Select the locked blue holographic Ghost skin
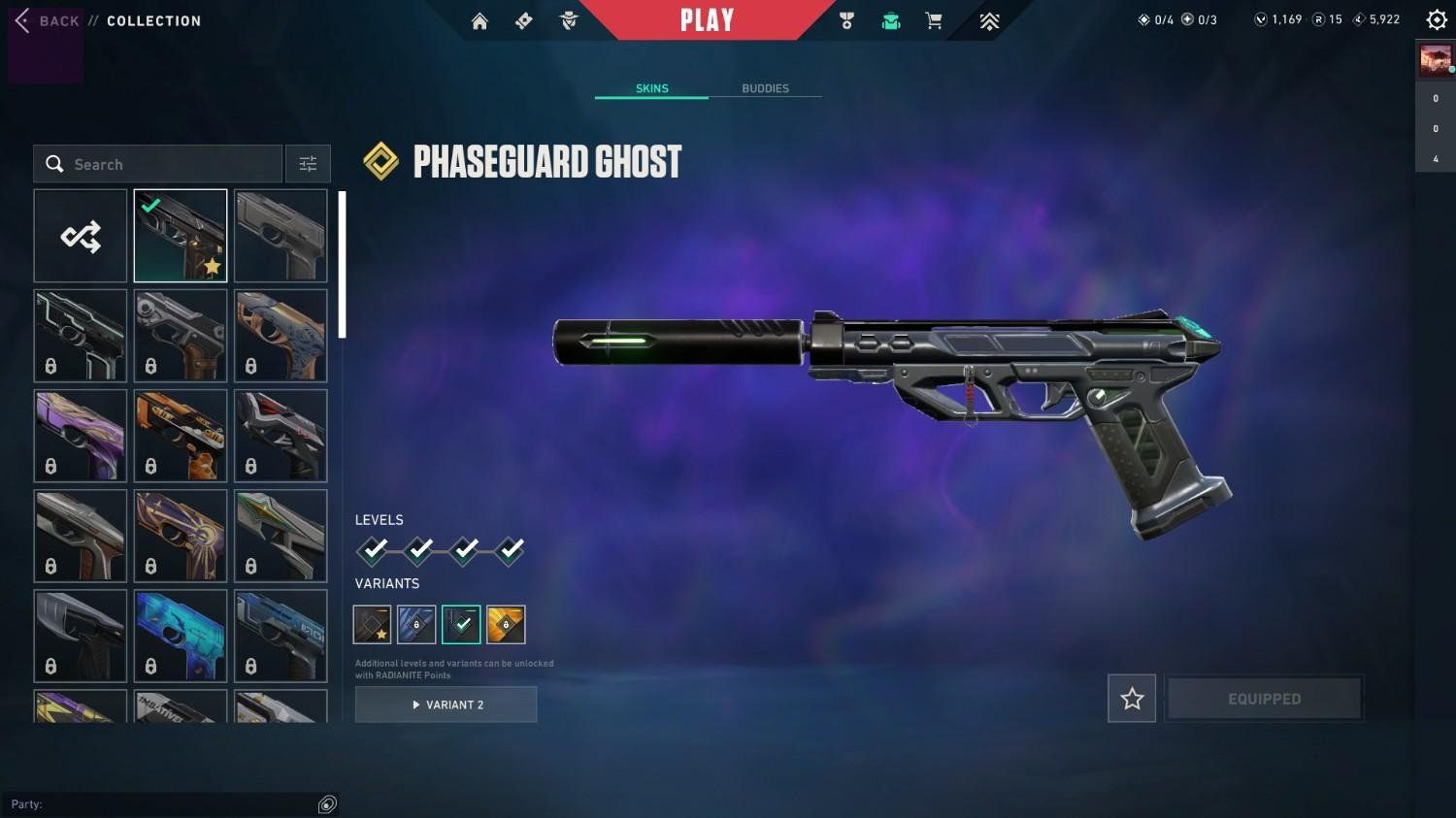Image resolution: width=1456 pixels, height=818 pixels. pos(181,636)
